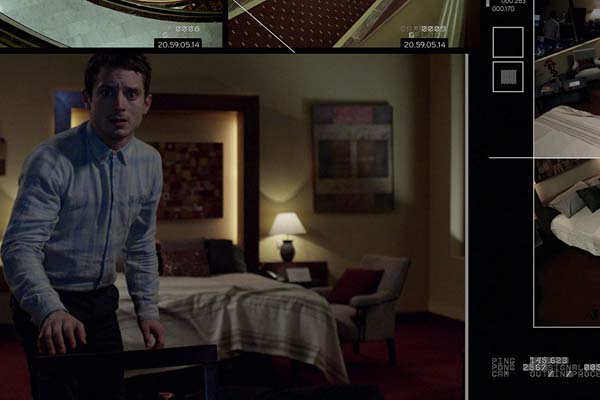The image size is (600, 400).
Task: Click the striped square button
Action: [508, 77]
